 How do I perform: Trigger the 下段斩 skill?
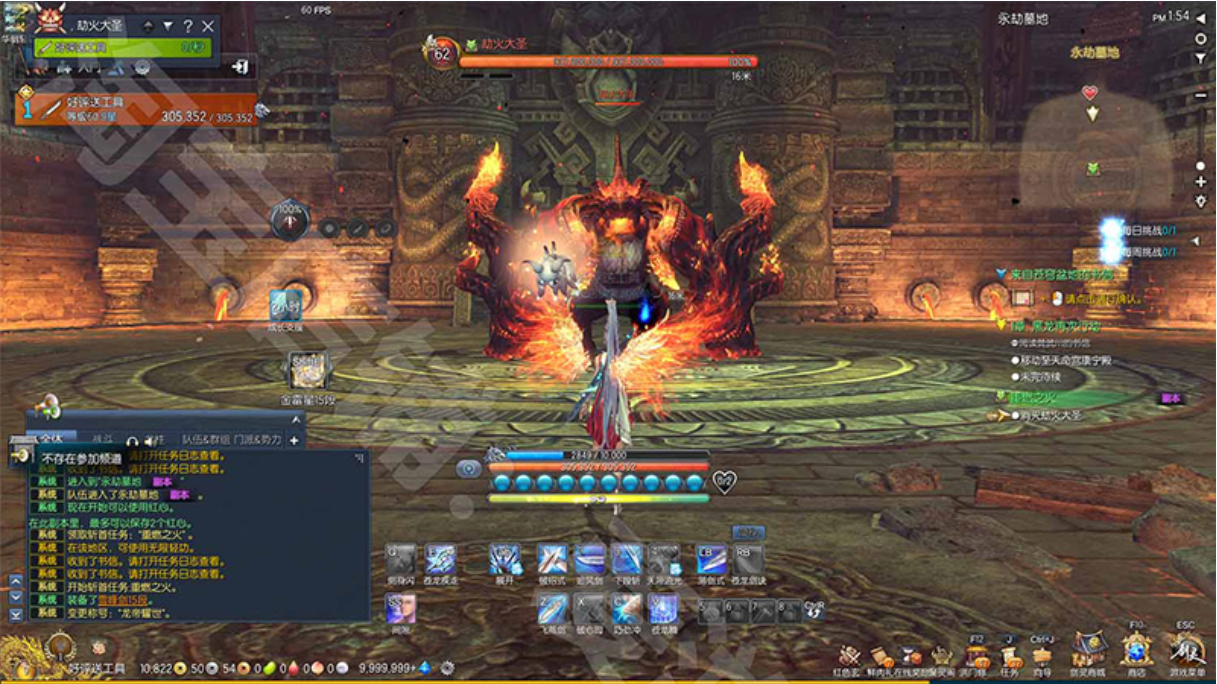click(627, 559)
